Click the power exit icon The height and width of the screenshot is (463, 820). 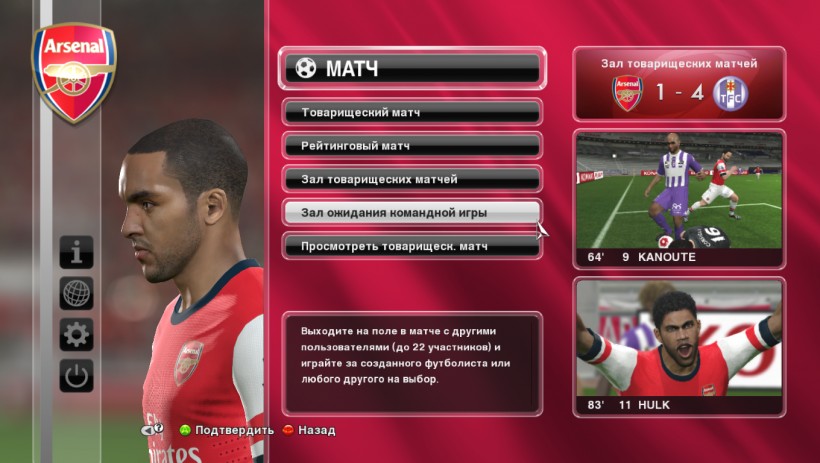pos(76,377)
